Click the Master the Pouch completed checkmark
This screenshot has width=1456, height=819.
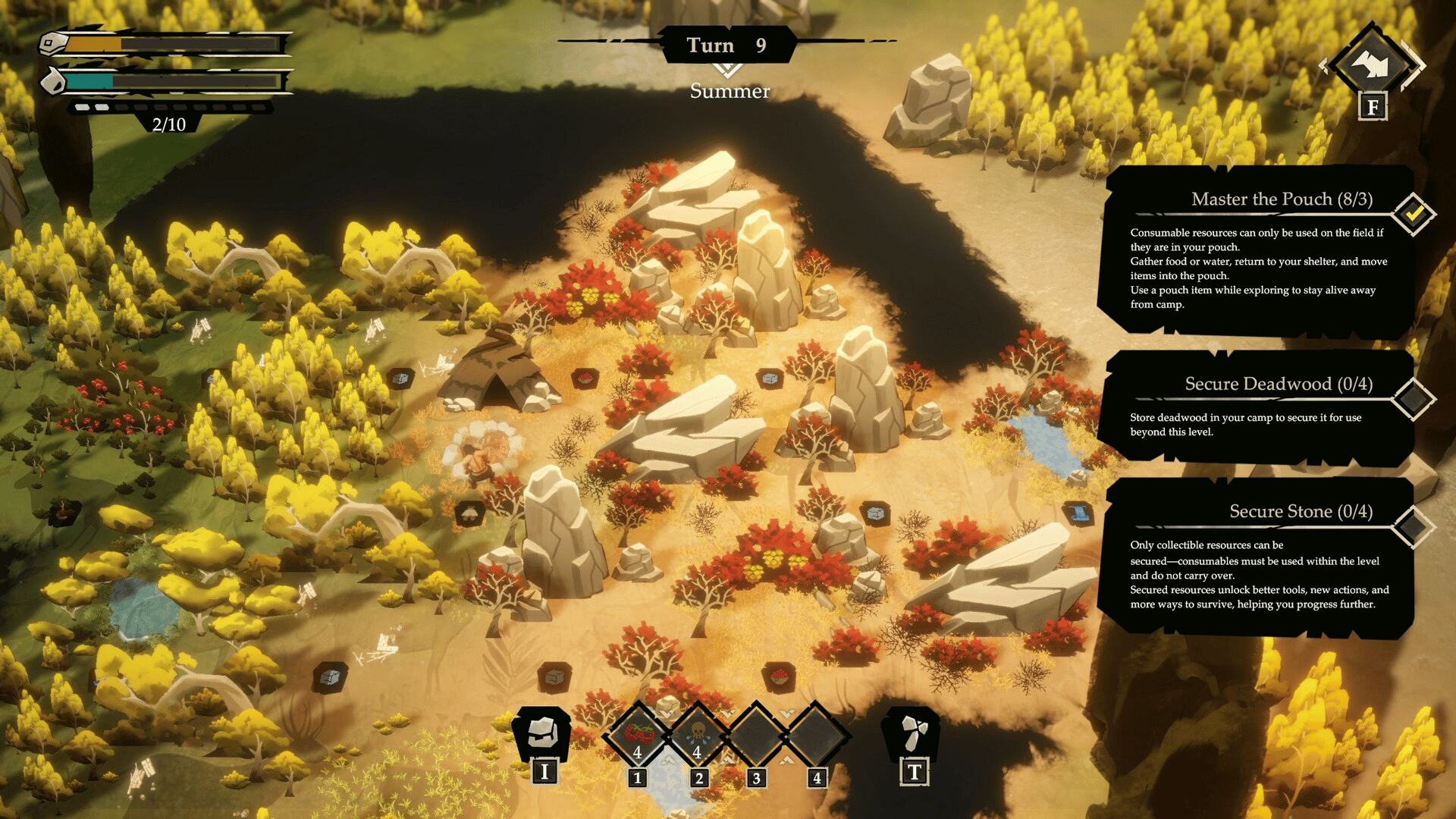coord(1414,214)
